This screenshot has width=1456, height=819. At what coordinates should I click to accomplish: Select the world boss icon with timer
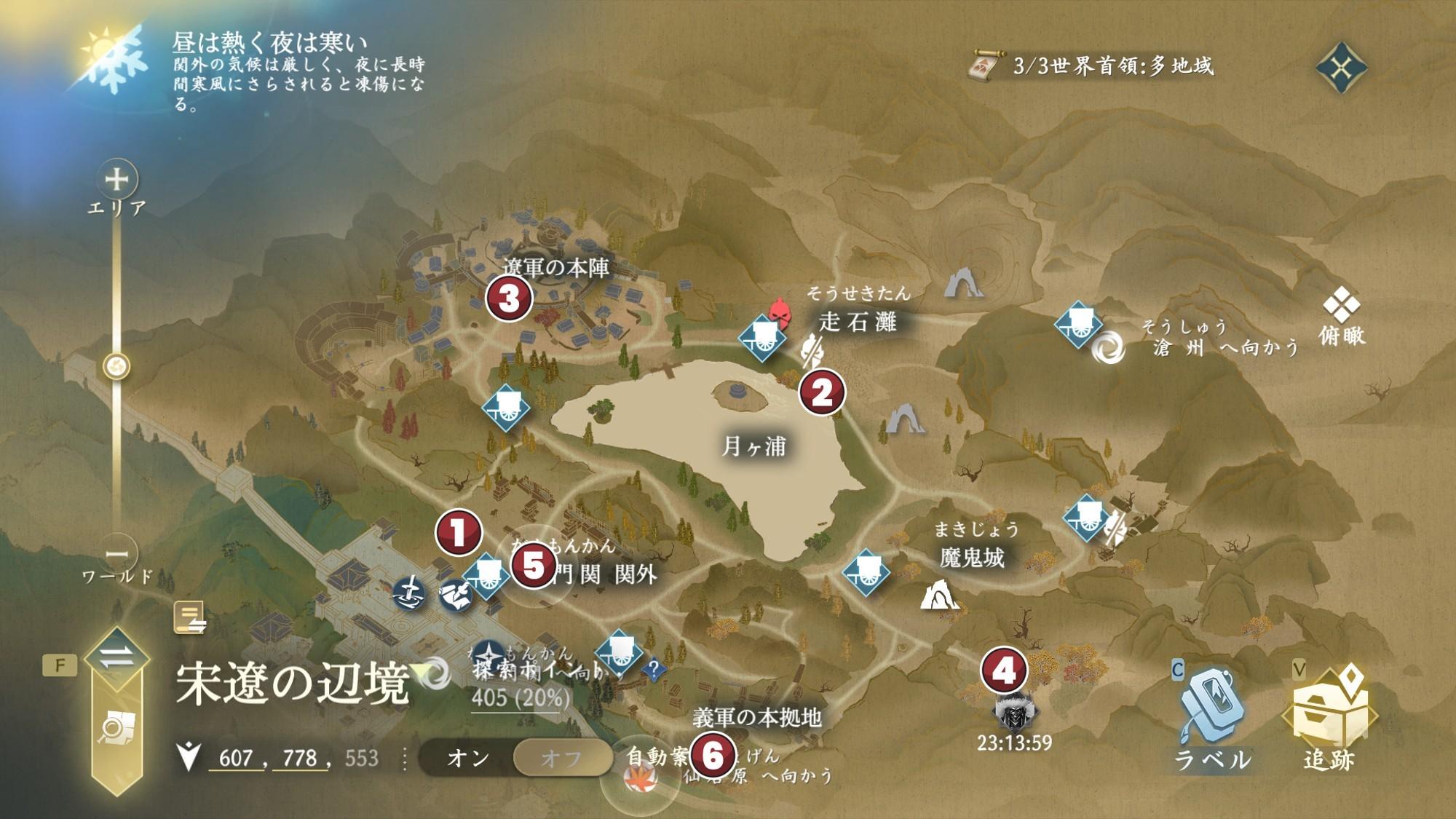pyautogui.click(x=1015, y=713)
